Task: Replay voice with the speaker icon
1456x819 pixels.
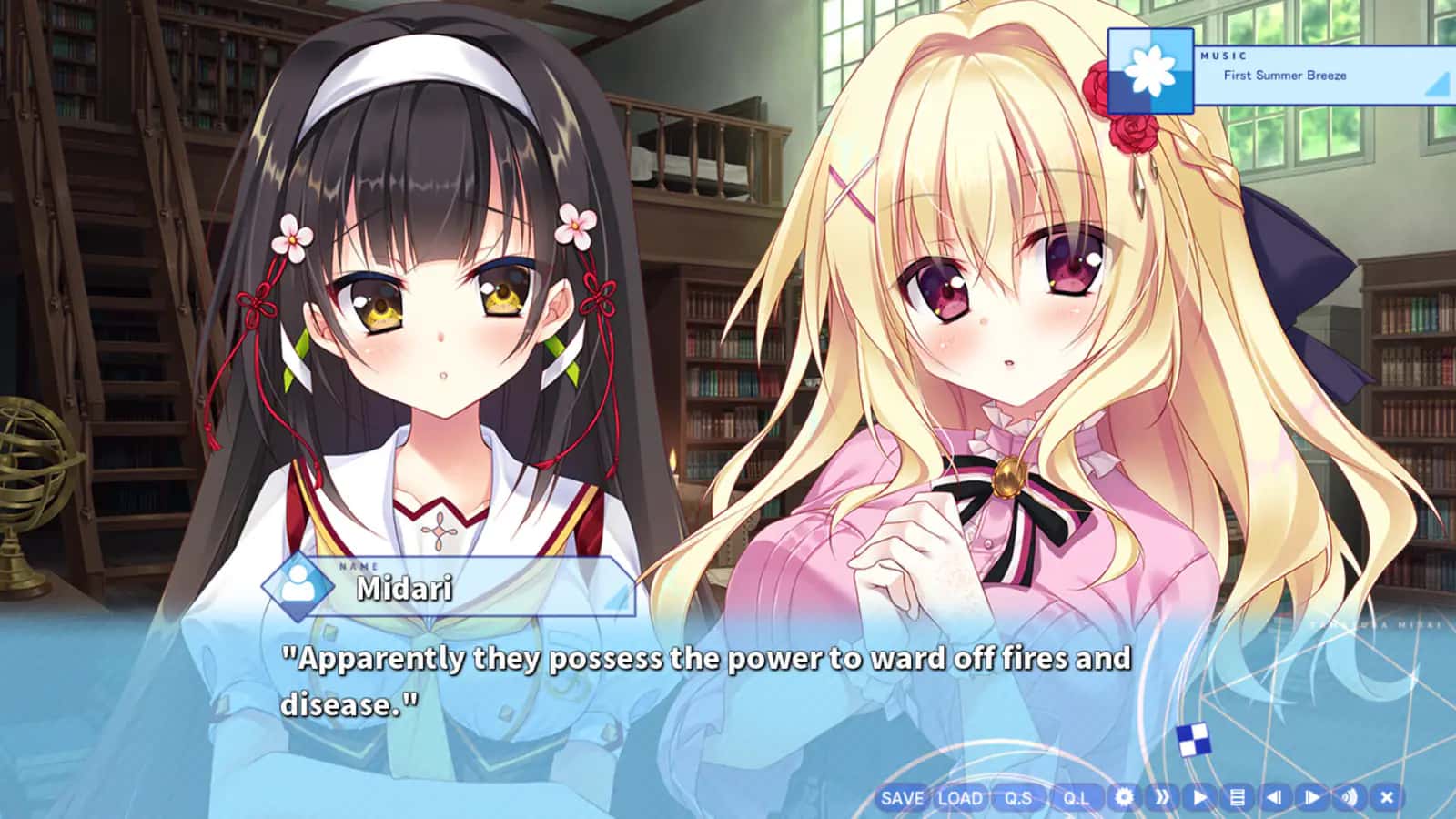Action: [1349, 797]
